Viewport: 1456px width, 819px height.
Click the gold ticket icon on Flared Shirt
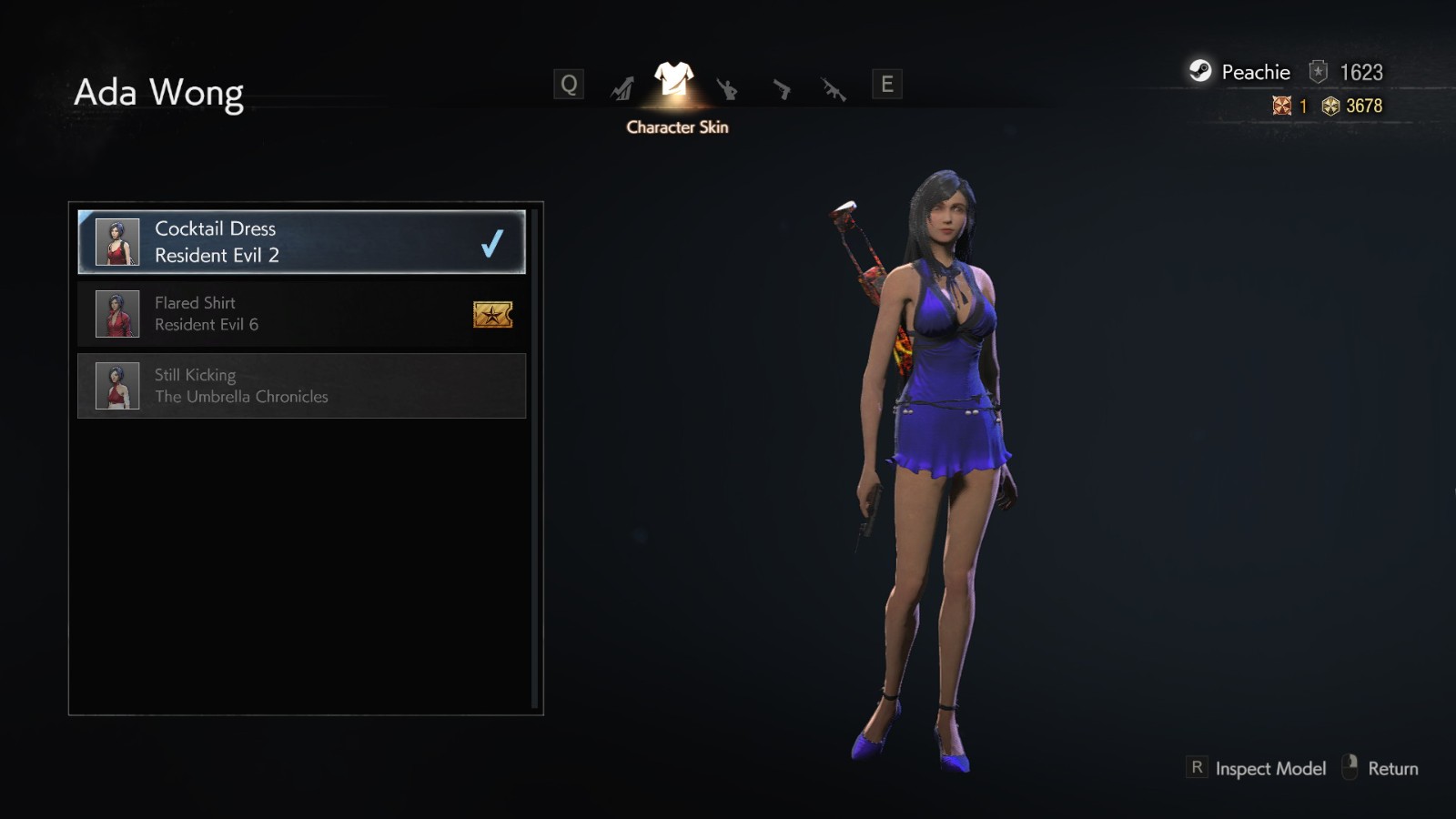(x=492, y=315)
